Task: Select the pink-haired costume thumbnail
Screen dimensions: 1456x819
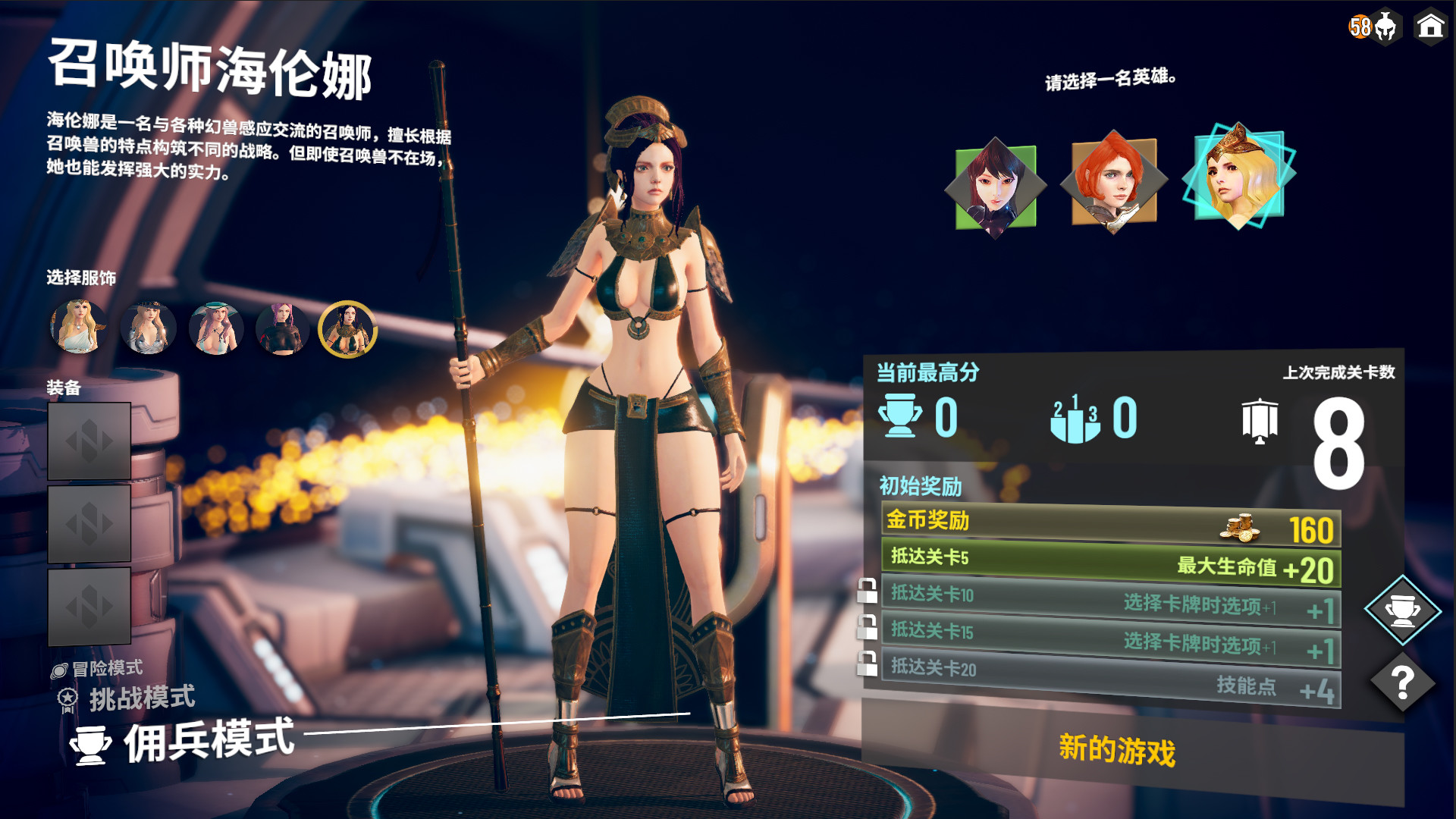Action: pyautogui.click(x=282, y=328)
